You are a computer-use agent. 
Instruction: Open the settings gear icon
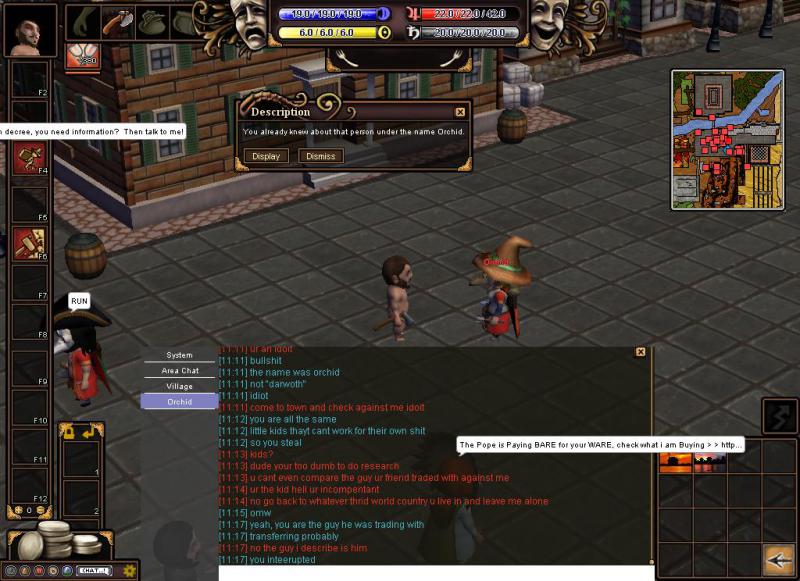(129, 570)
